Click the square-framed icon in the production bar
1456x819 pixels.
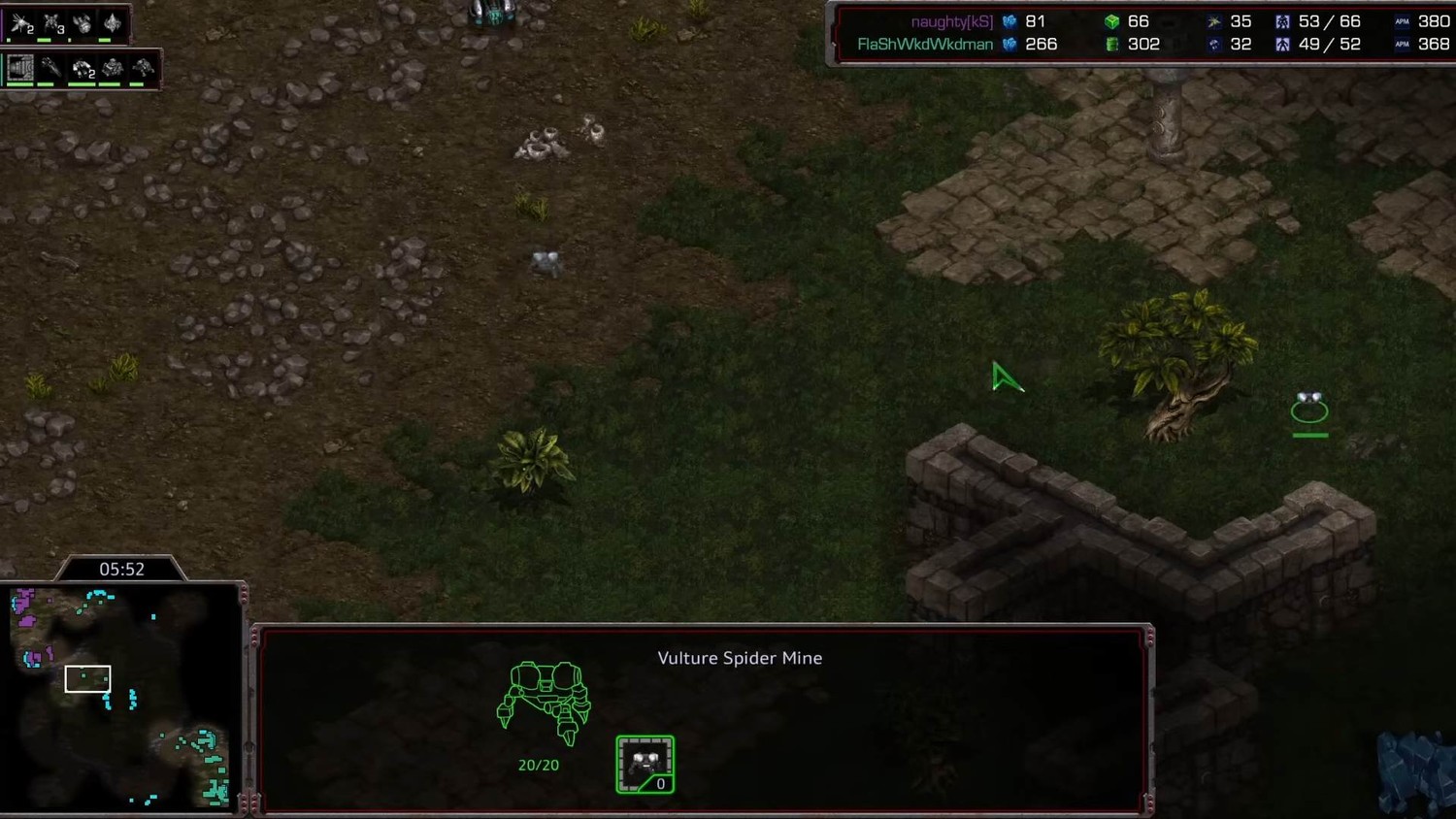pos(20,68)
